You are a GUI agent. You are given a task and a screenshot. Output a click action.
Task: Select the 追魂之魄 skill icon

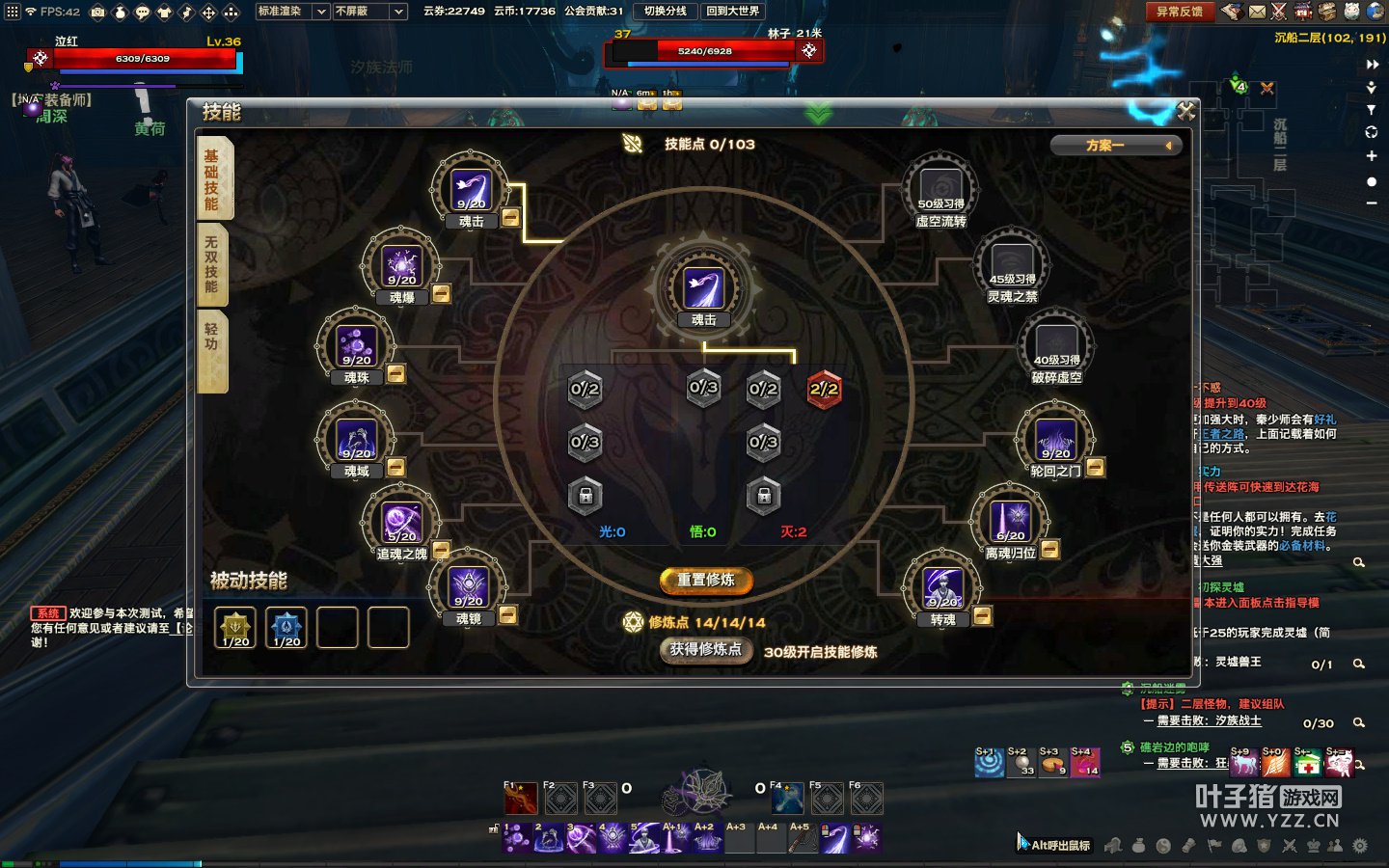[x=401, y=522]
